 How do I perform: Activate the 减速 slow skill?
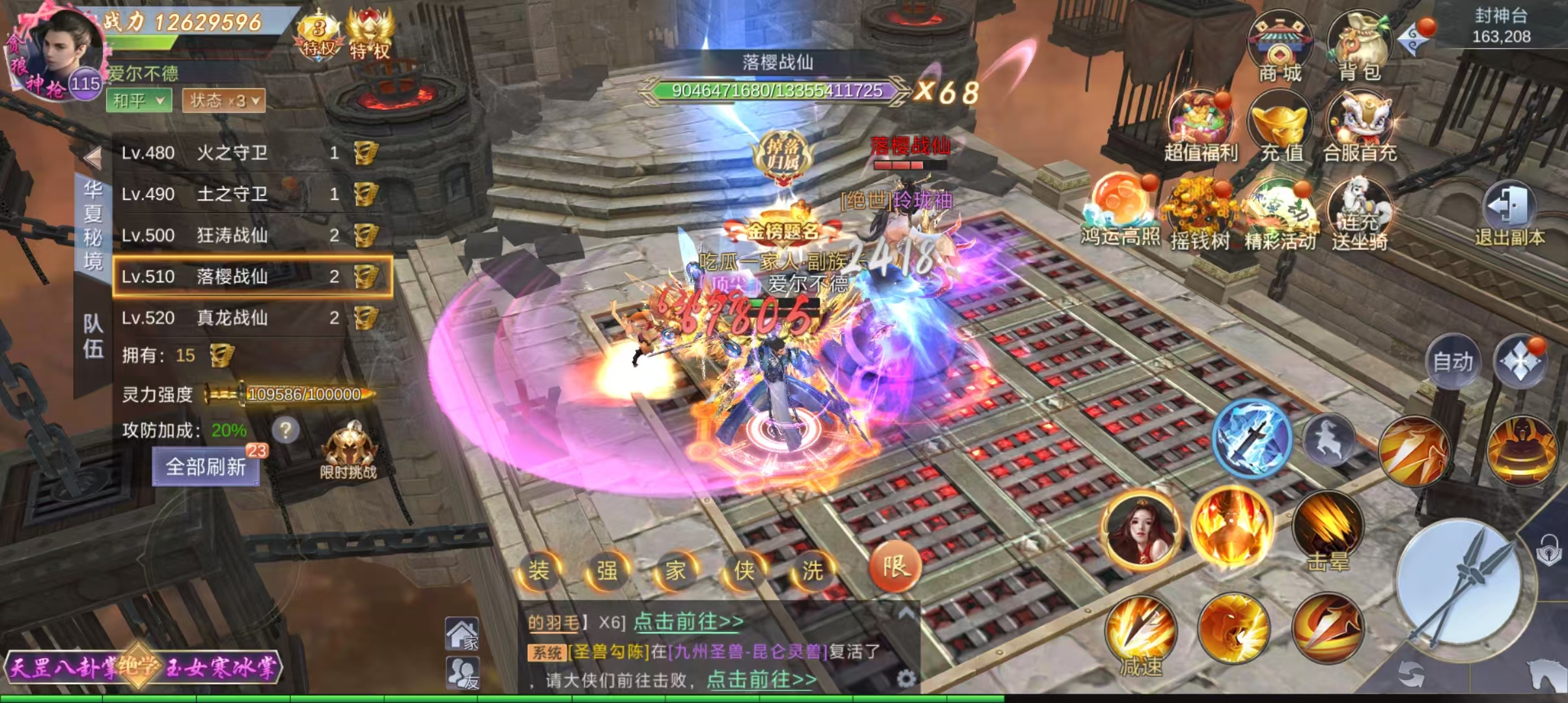click(1141, 635)
